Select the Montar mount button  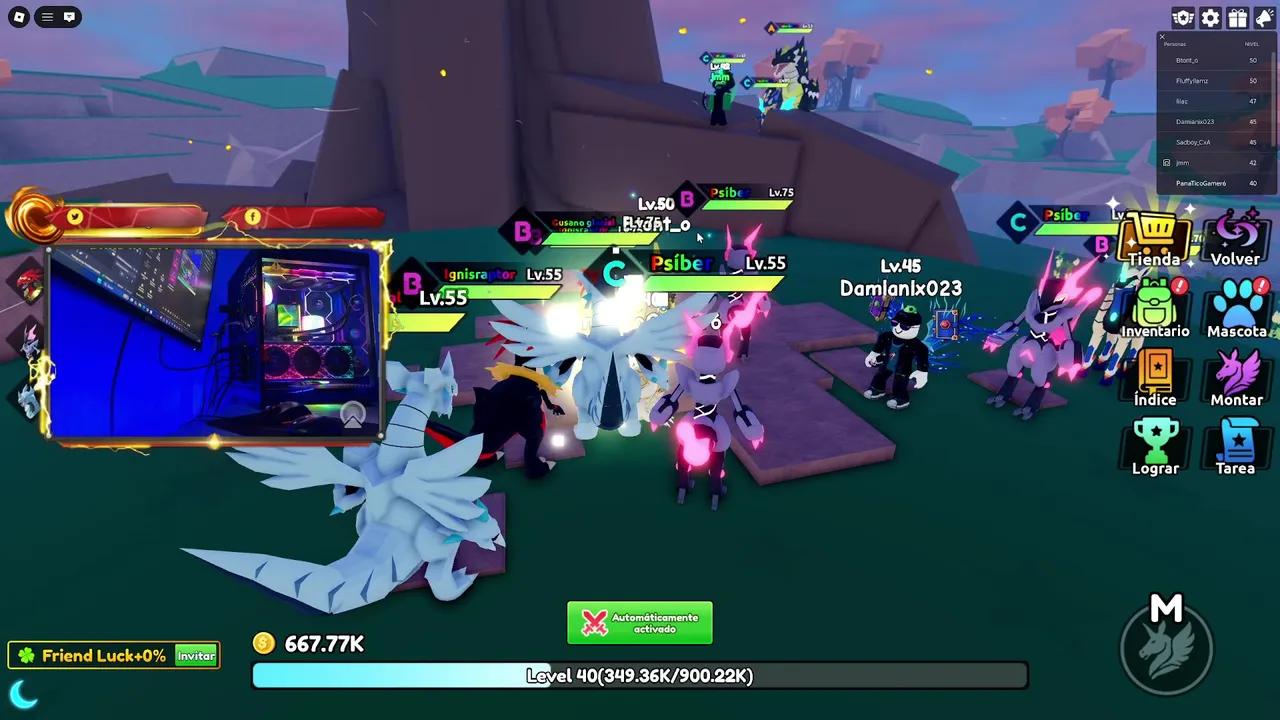coord(1237,377)
